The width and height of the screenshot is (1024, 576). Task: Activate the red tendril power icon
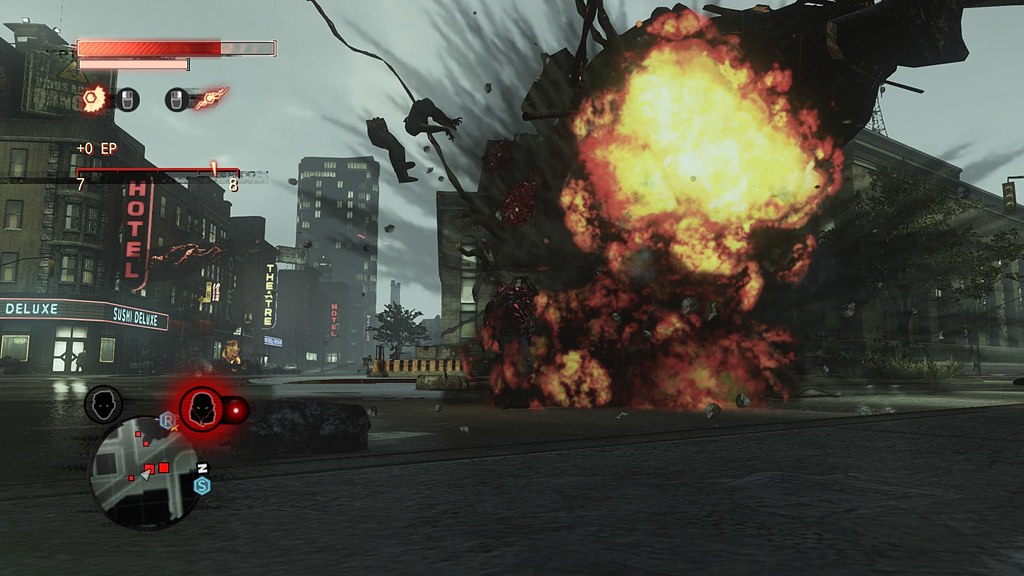(x=211, y=98)
